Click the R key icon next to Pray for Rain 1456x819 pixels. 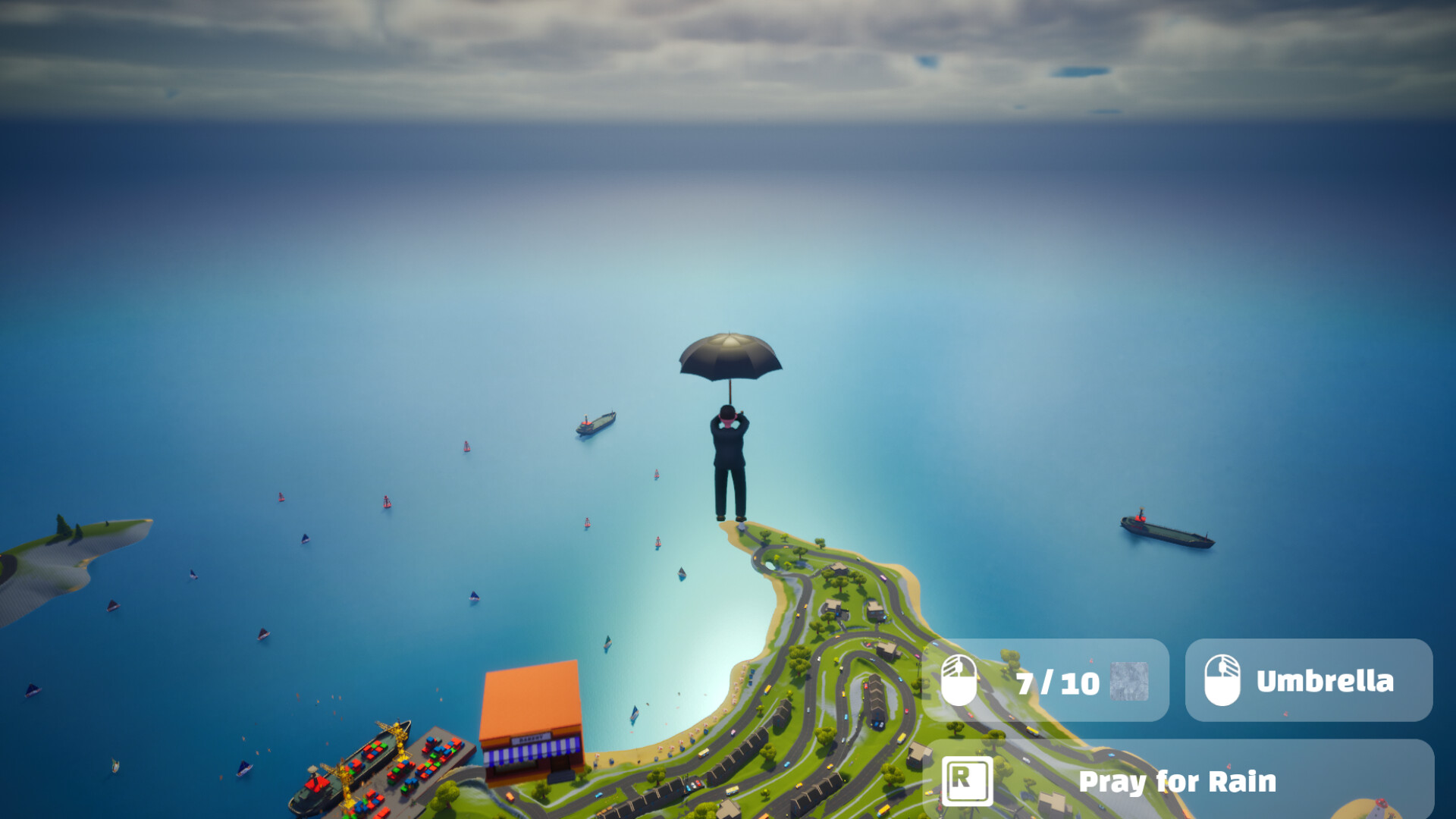967,781
